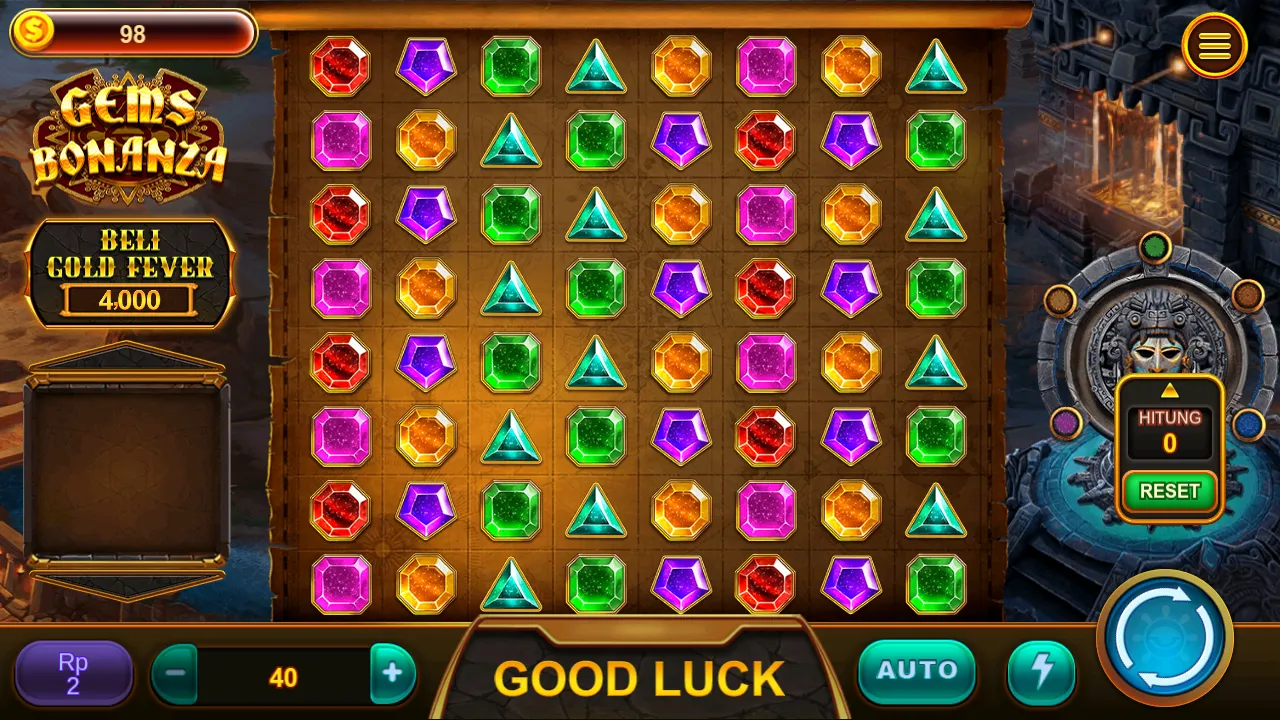1280x720 pixels.
Task: Click the bet amount field showing 40
Action: (284, 674)
